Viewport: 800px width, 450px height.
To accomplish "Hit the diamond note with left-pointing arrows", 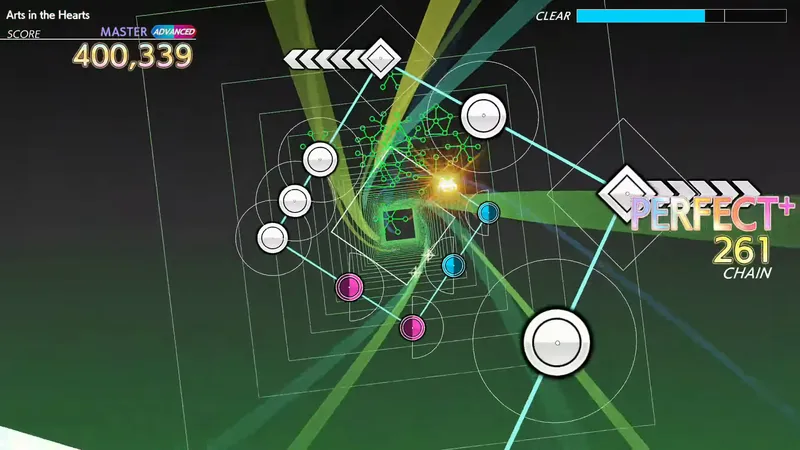I will (380, 57).
